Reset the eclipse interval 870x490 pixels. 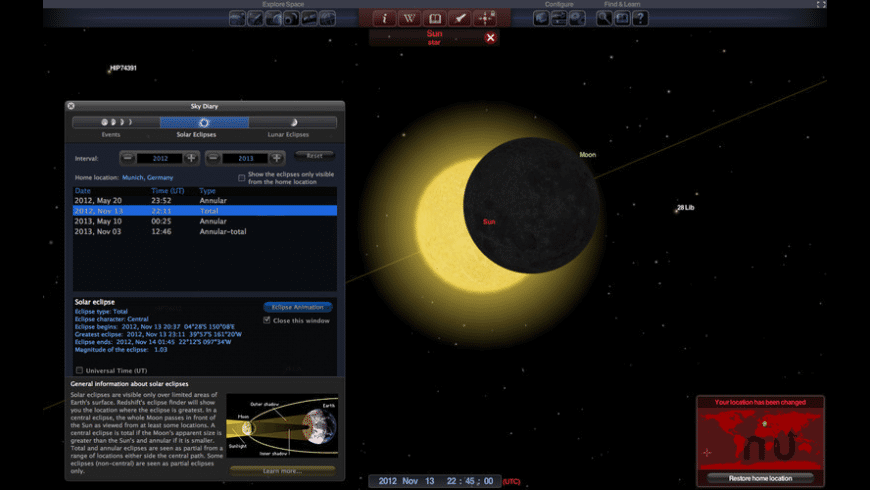(x=315, y=156)
